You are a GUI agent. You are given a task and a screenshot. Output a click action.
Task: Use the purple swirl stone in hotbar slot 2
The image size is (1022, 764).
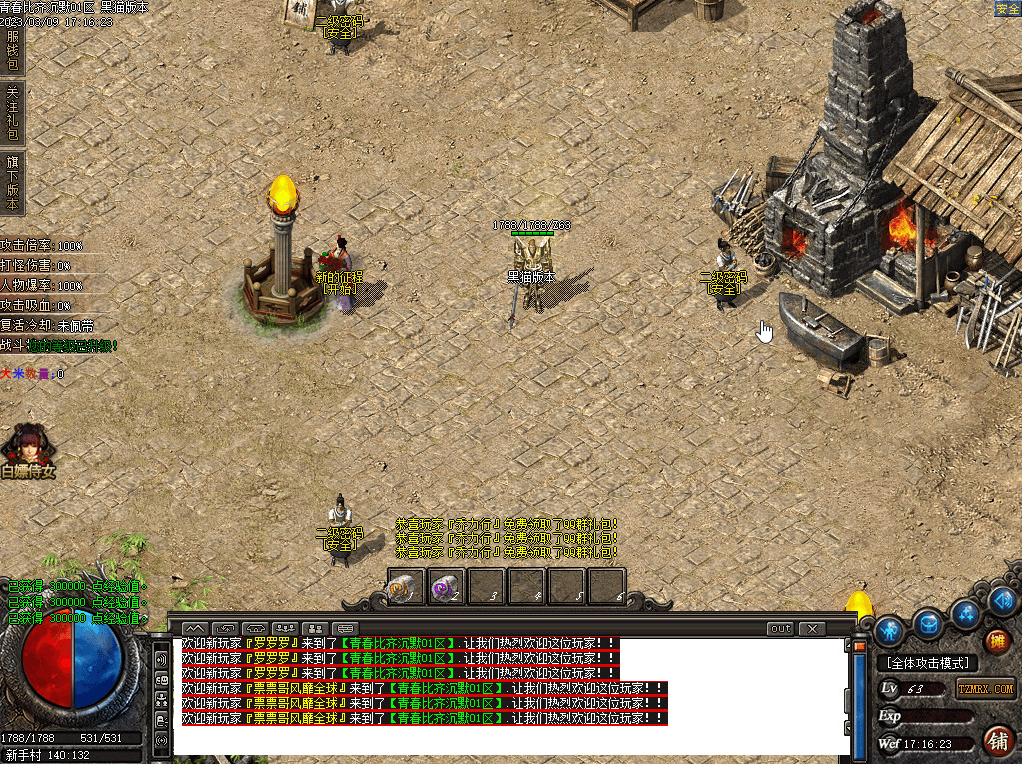446,587
